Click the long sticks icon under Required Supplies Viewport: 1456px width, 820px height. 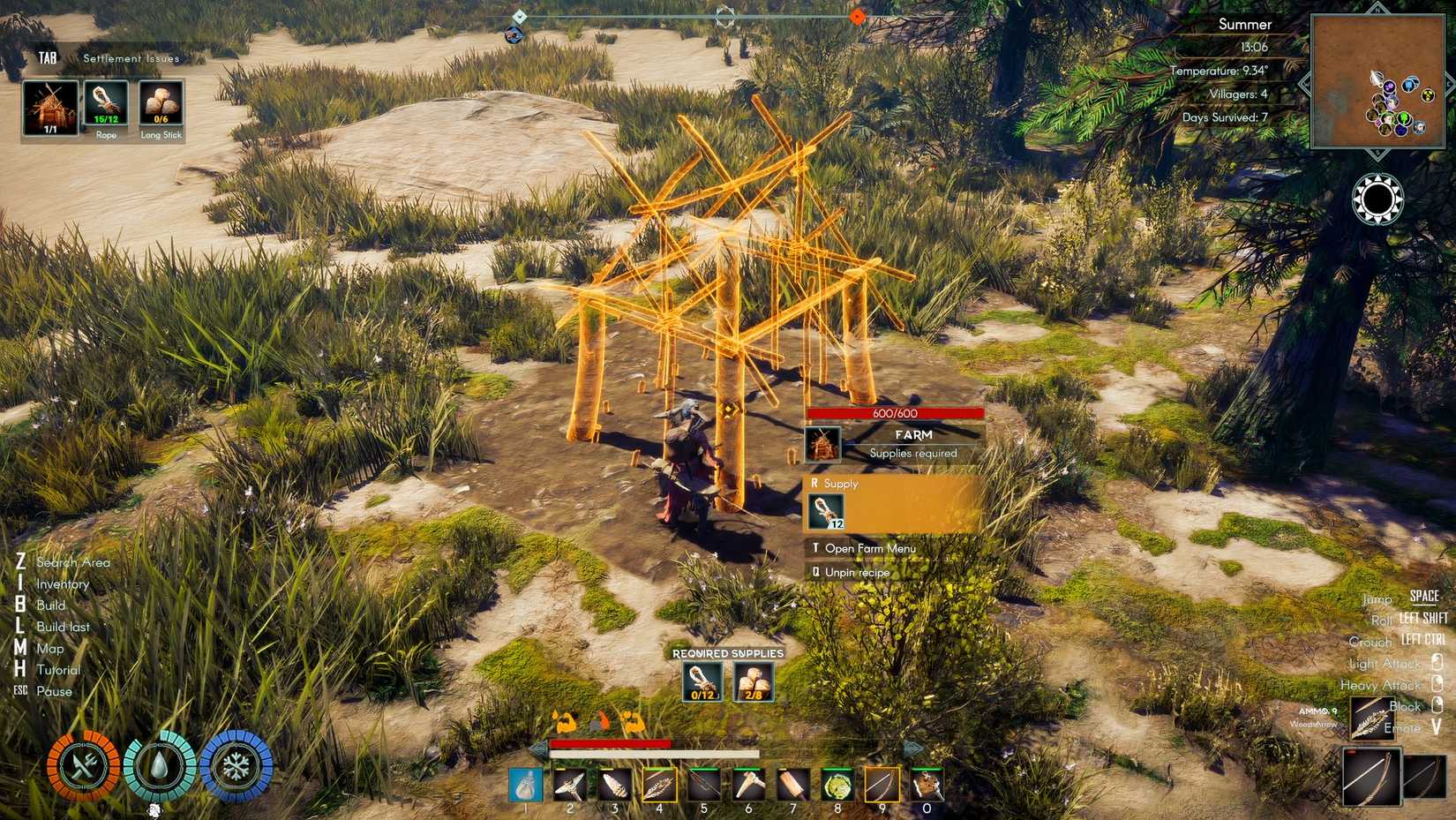(754, 682)
